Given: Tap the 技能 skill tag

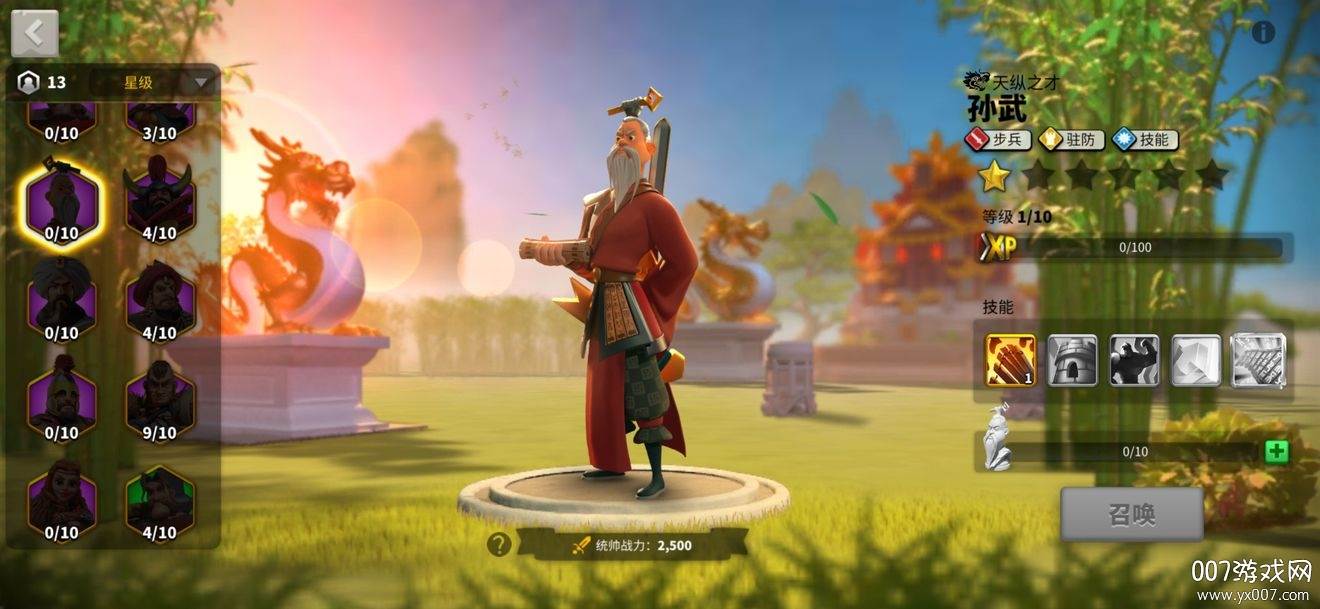Looking at the screenshot, I should point(1146,140).
